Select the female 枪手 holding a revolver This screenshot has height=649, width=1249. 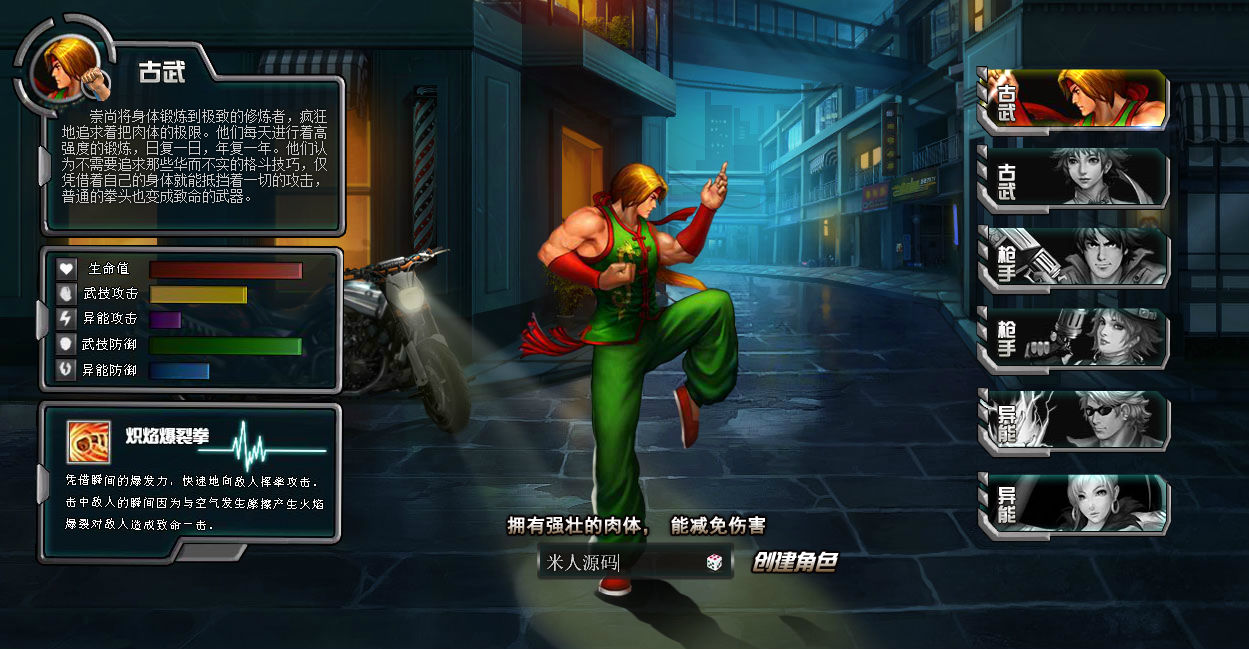tap(1073, 337)
